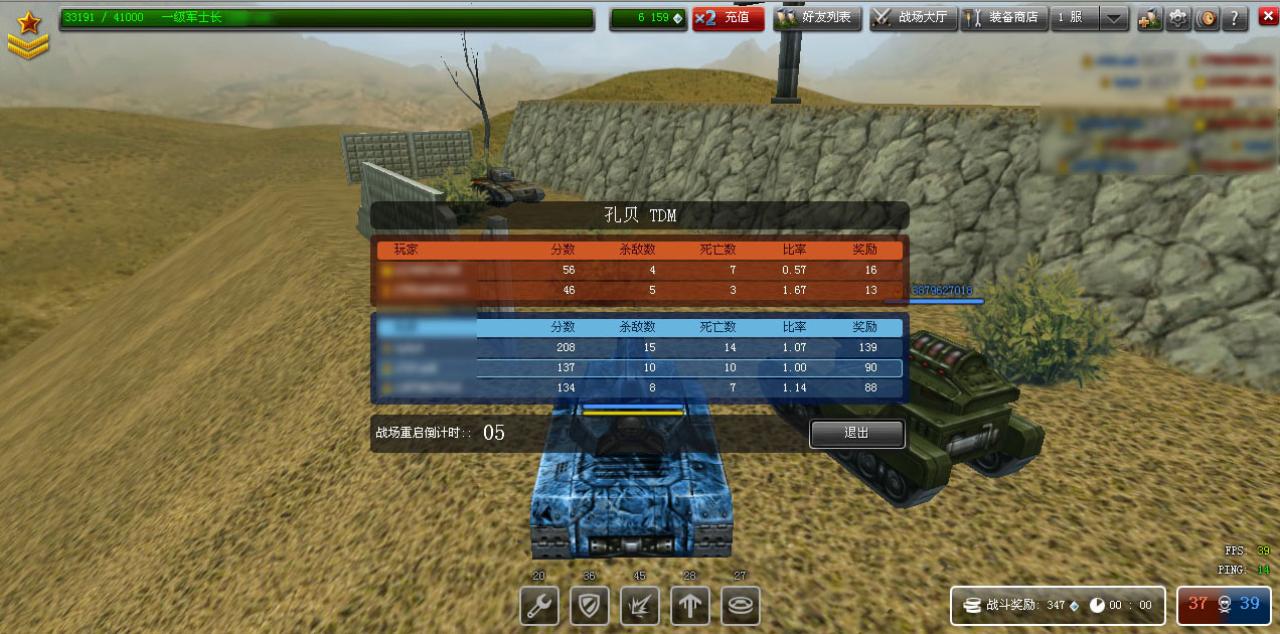Select the top blue-team row with 208 score
Viewport: 1280px width, 634px height.
tap(640, 348)
